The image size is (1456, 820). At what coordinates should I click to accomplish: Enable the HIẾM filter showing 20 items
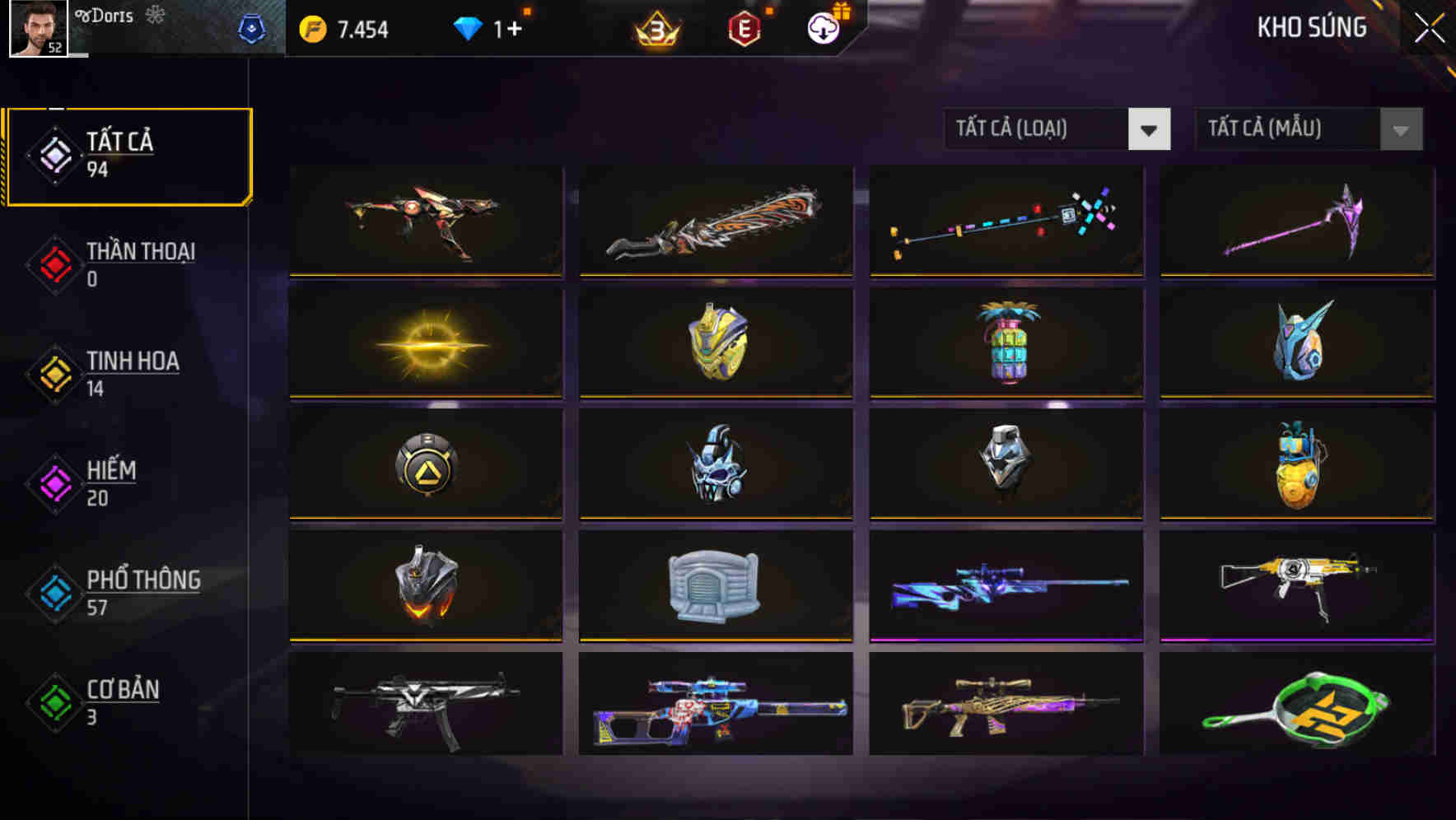pos(111,482)
